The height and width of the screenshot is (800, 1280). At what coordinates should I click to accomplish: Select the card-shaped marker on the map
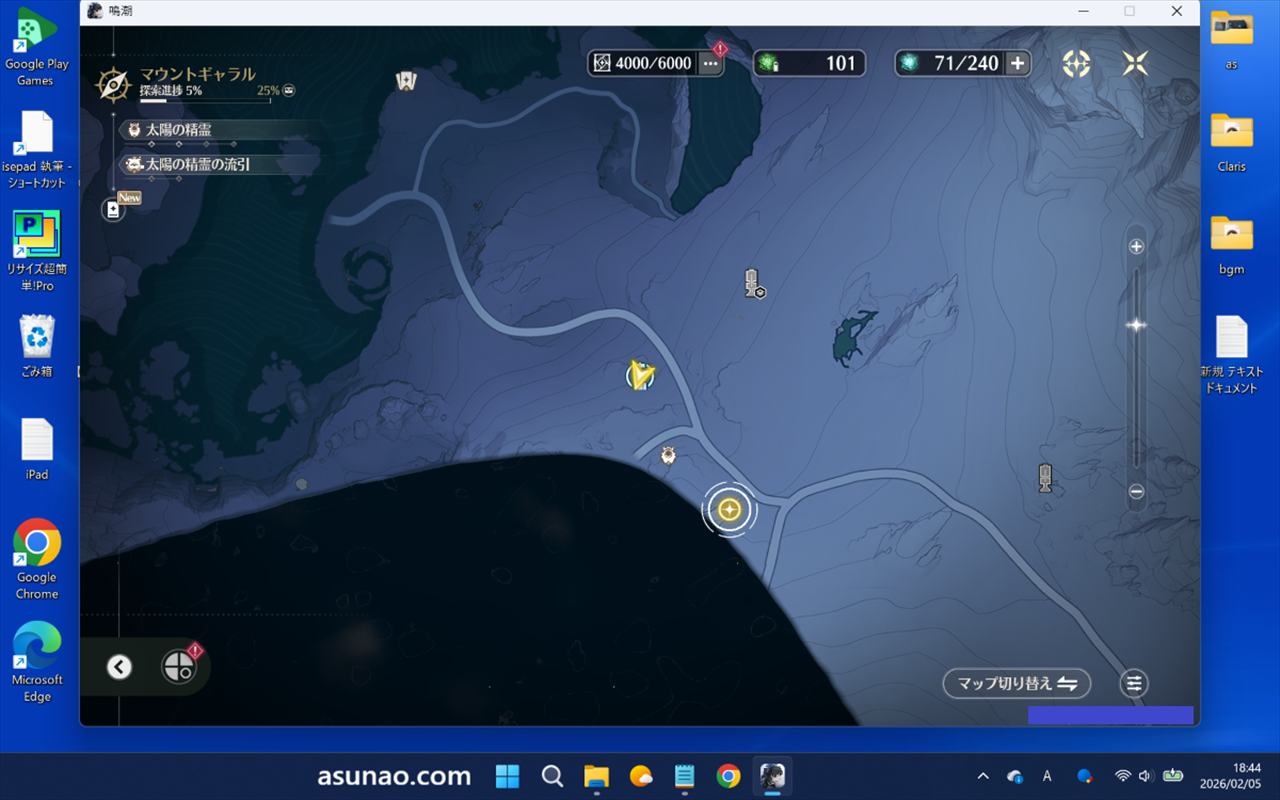[x=406, y=81]
